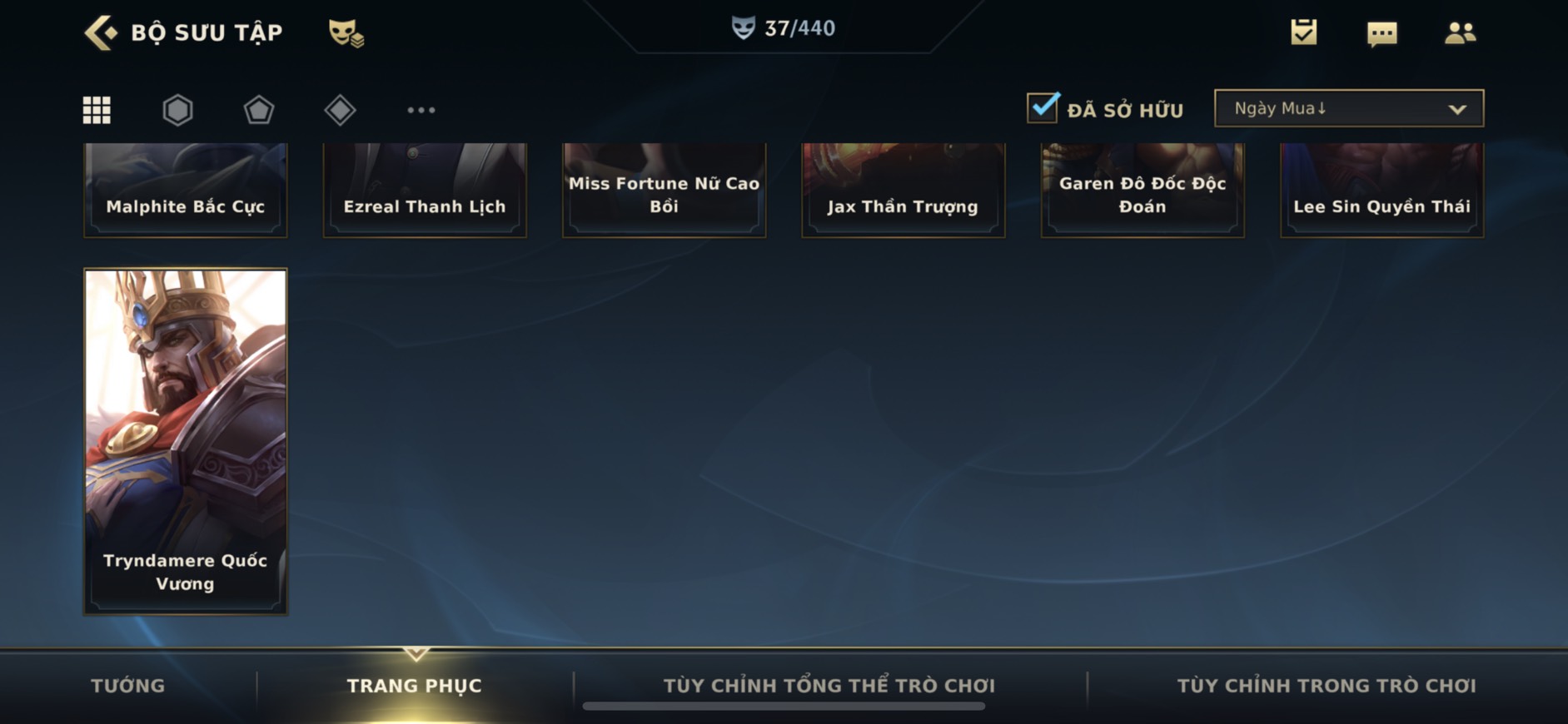Open the Tùy Chỉnh Trong Trò Chơi tab
This screenshot has width=1568, height=724.
pyautogui.click(x=1326, y=686)
